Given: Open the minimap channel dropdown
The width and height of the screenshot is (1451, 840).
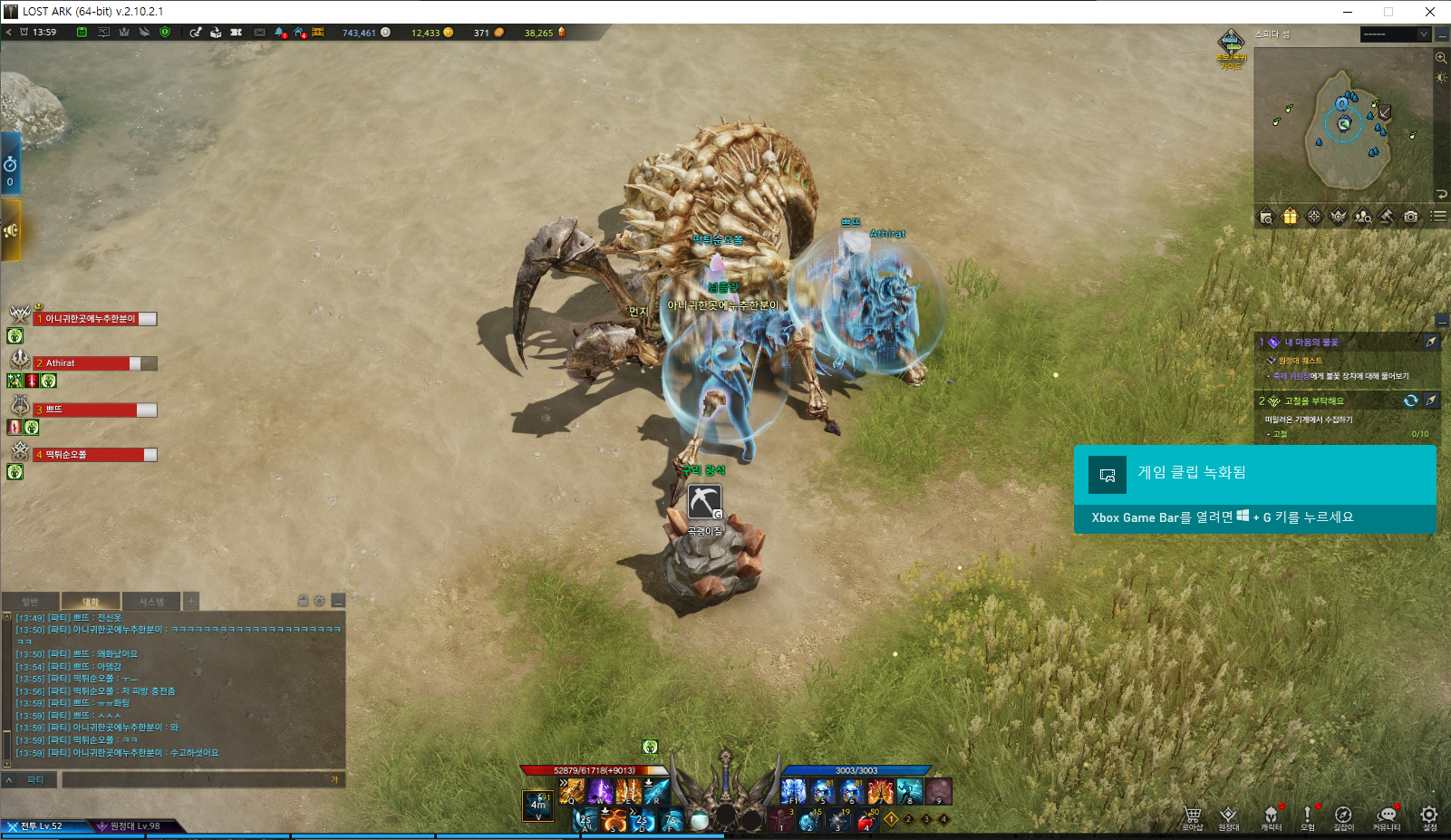Looking at the screenshot, I should 1423,34.
